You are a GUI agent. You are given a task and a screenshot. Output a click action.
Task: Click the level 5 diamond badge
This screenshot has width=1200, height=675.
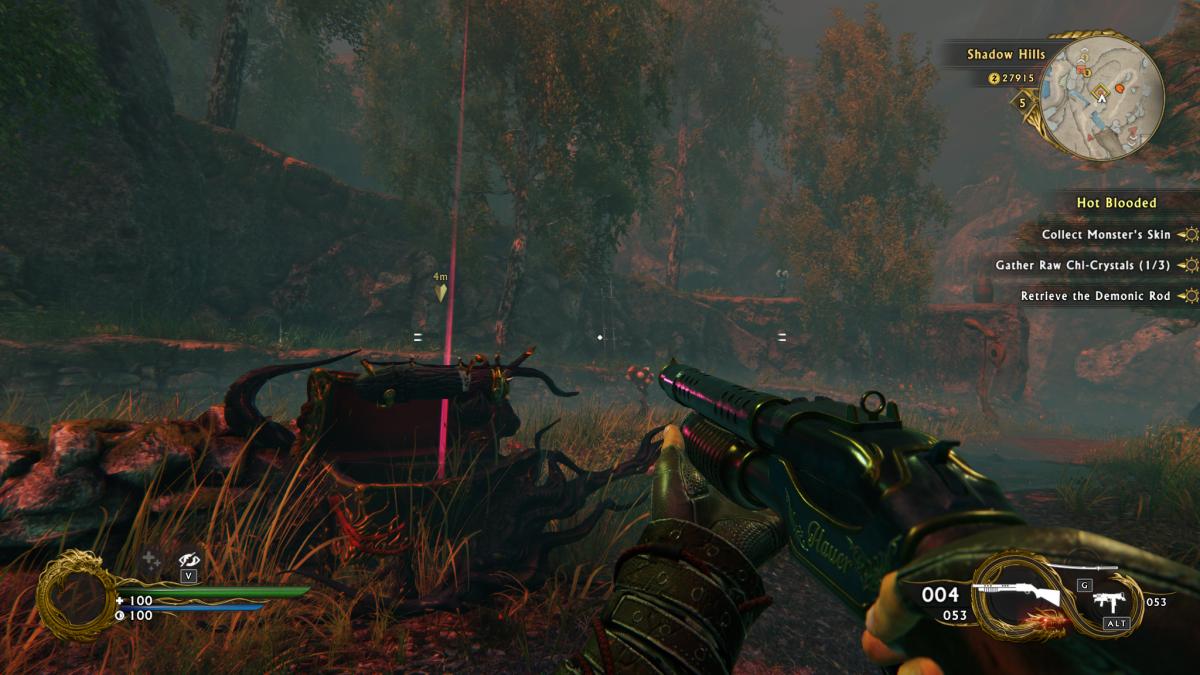tap(1022, 102)
